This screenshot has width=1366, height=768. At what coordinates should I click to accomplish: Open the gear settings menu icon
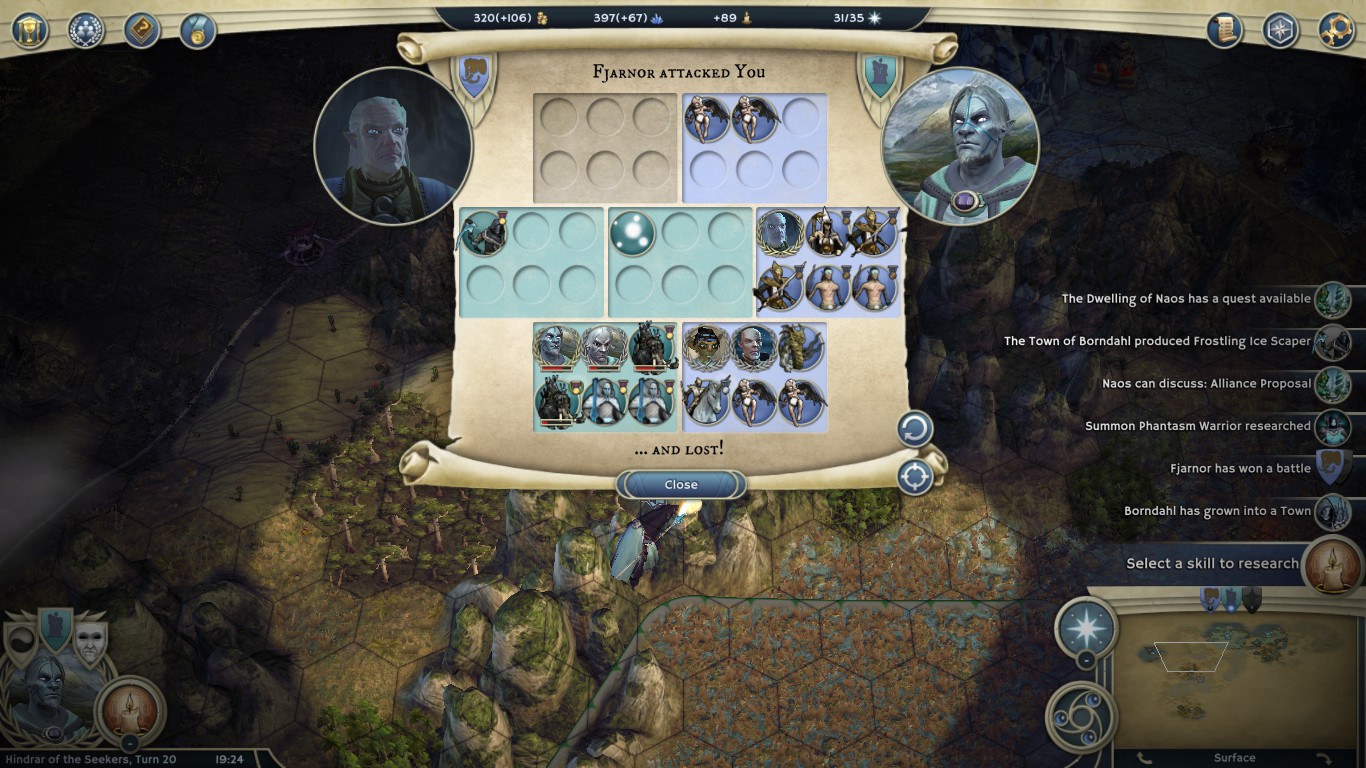click(x=1336, y=30)
